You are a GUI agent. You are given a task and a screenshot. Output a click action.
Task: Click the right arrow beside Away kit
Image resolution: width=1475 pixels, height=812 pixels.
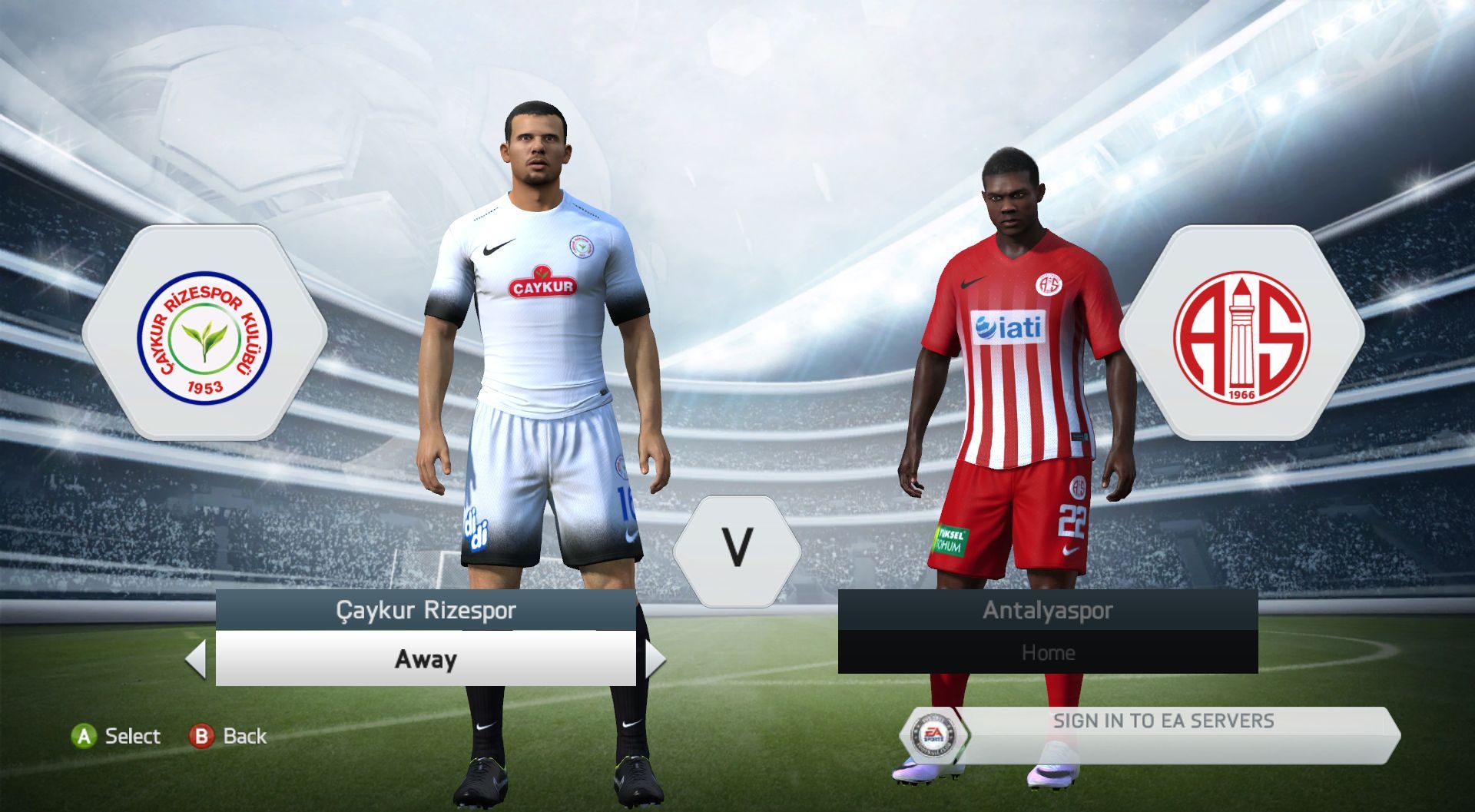click(x=655, y=659)
